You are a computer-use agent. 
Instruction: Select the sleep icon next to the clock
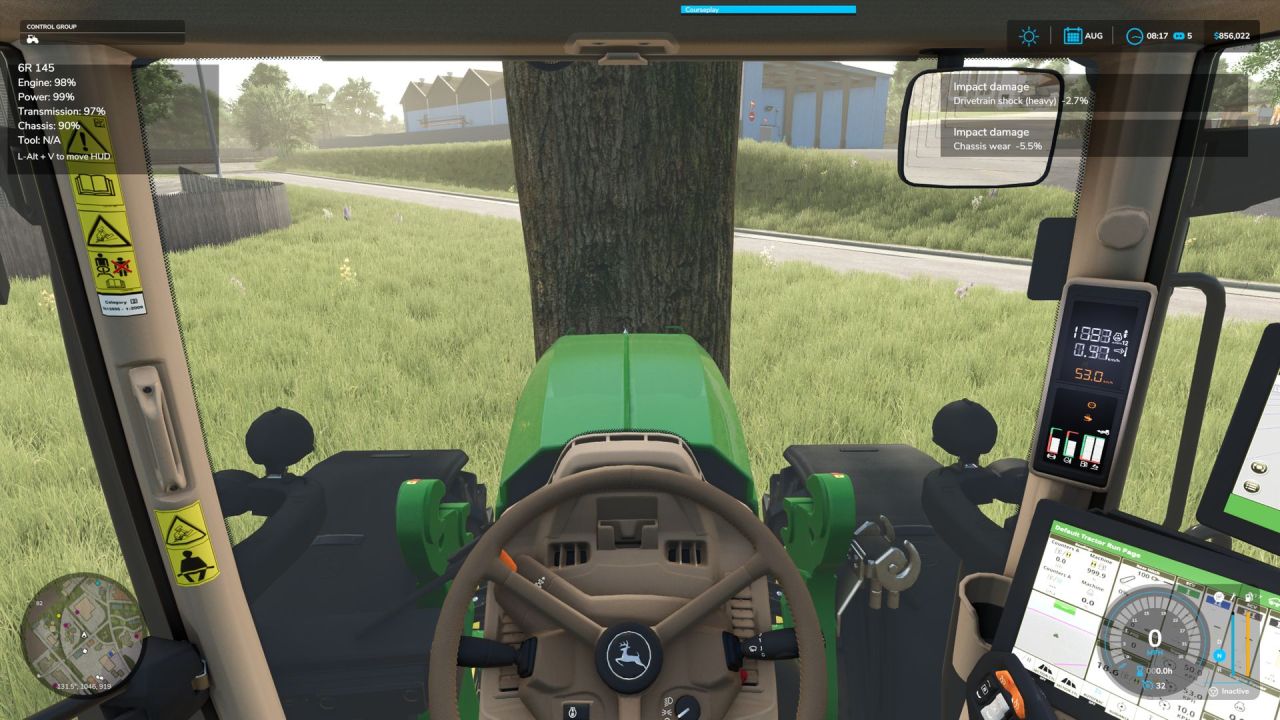pyautogui.click(x=1179, y=36)
